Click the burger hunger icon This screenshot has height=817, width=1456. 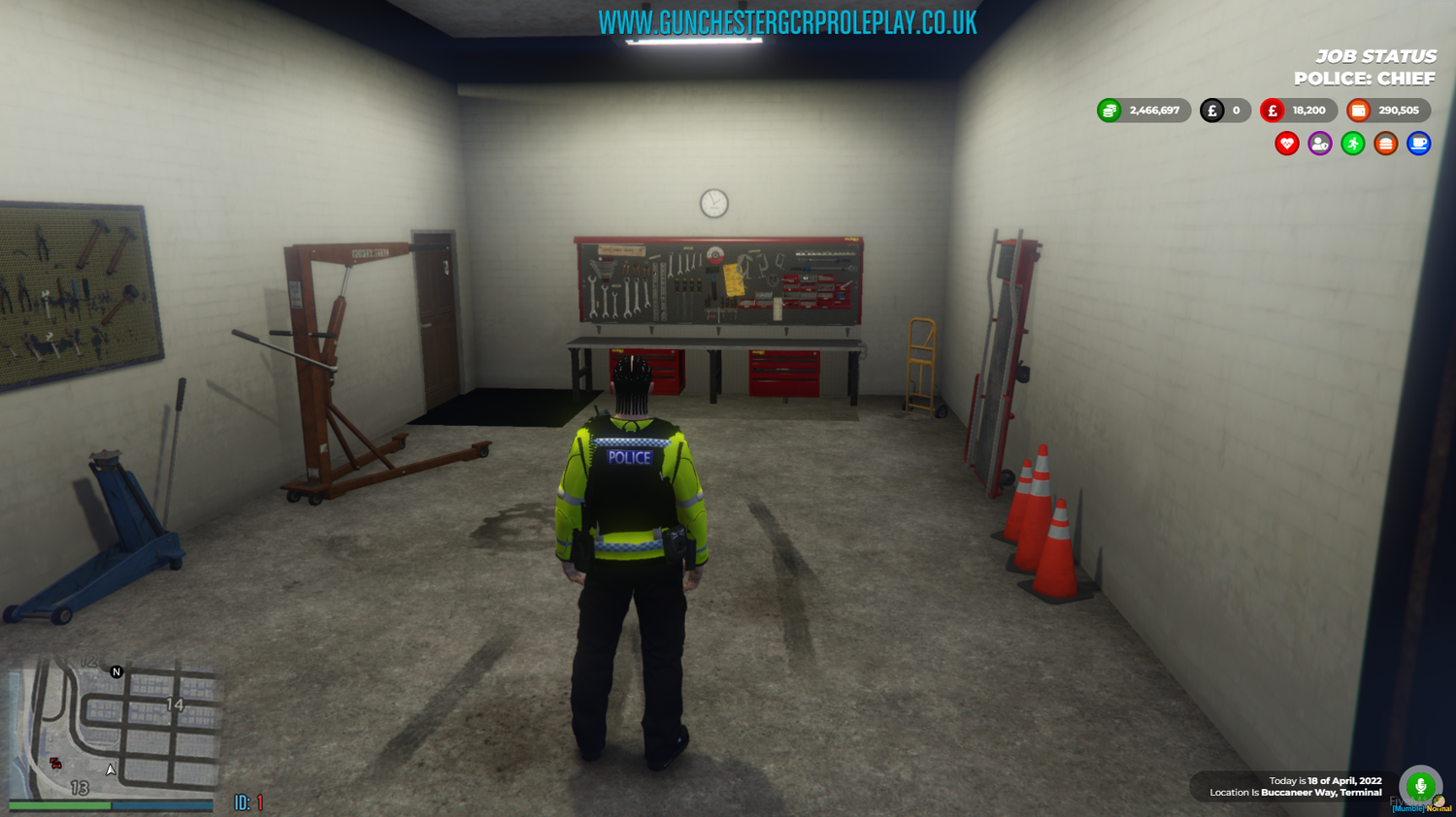pos(1385,143)
